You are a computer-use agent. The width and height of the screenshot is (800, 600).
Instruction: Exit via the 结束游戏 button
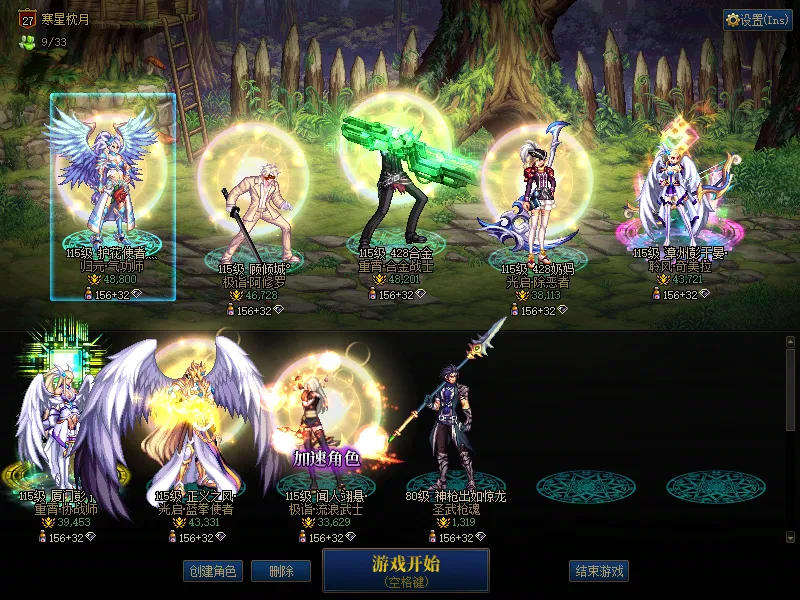click(x=599, y=571)
